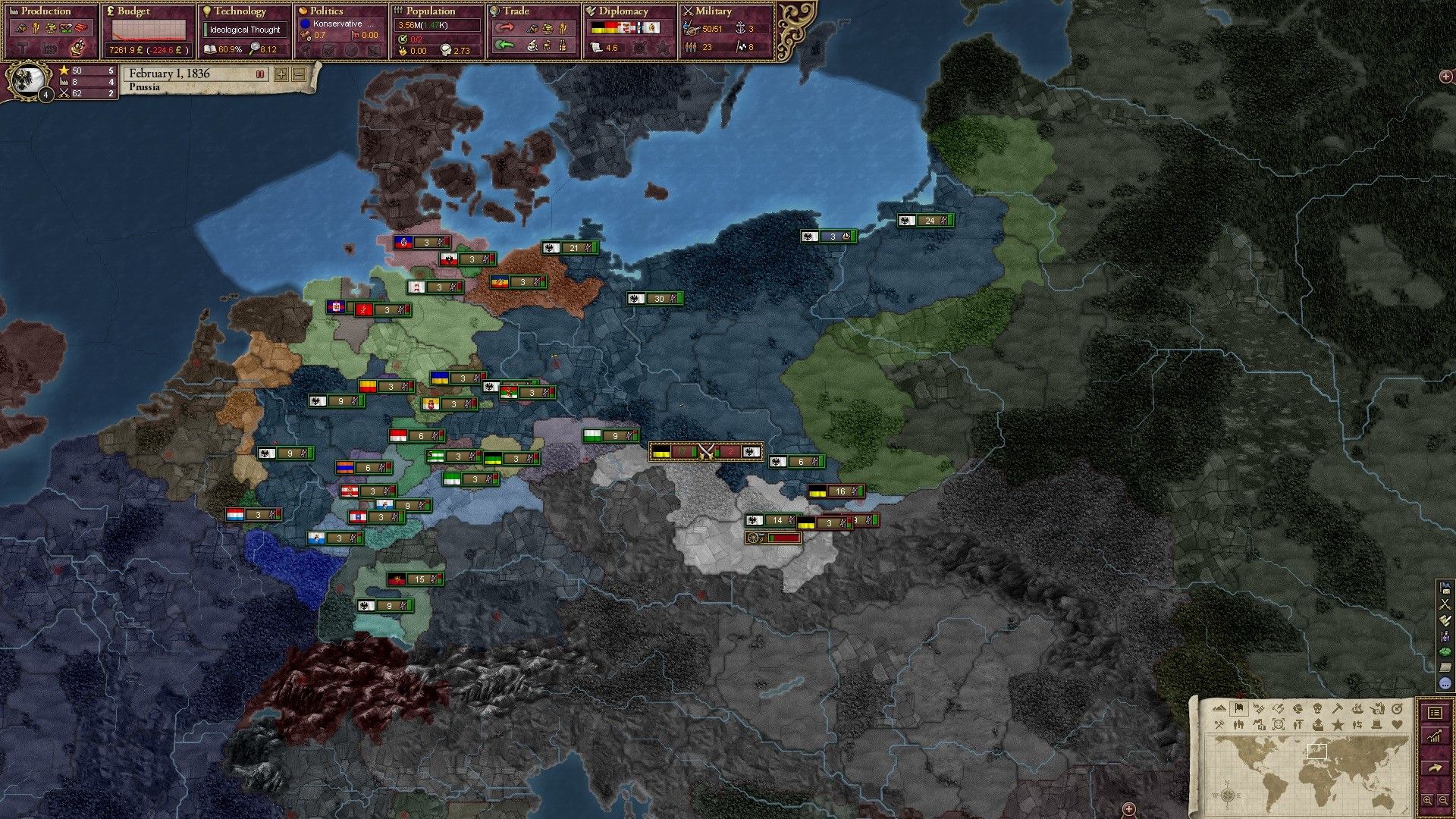Click Europe on the minimap world map
Screen dimensions: 1456x819
(x=1317, y=752)
